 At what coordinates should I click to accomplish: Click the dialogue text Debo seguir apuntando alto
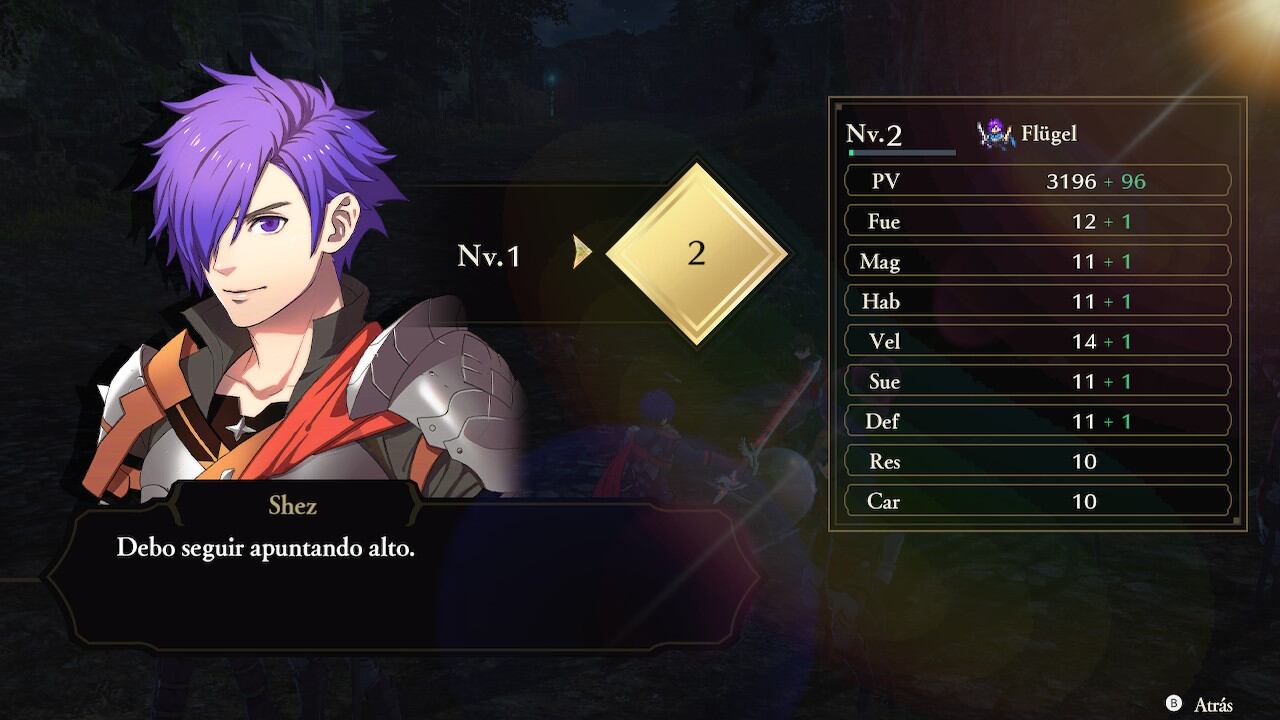pos(267,547)
